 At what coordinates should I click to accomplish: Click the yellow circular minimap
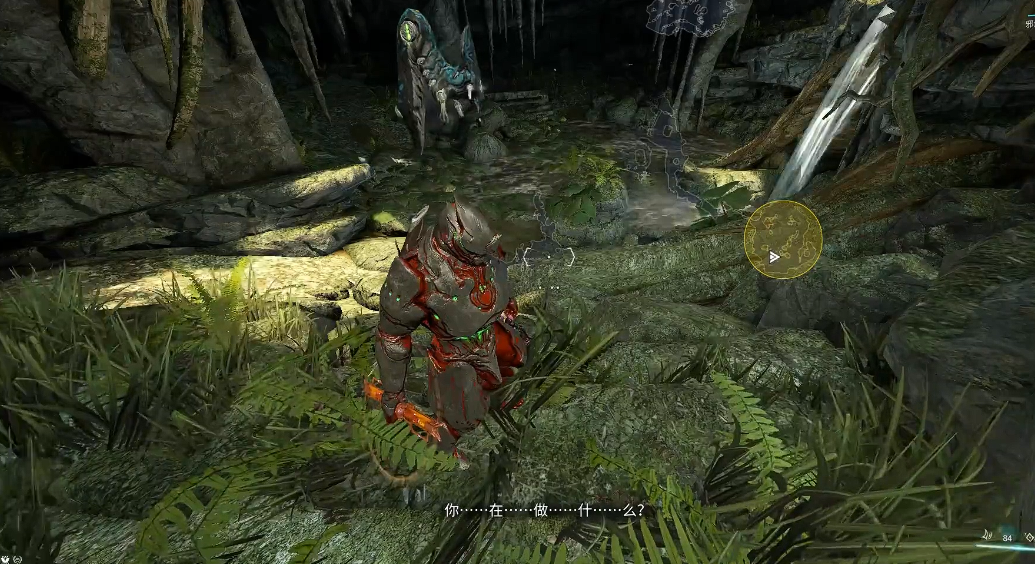point(783,239)
